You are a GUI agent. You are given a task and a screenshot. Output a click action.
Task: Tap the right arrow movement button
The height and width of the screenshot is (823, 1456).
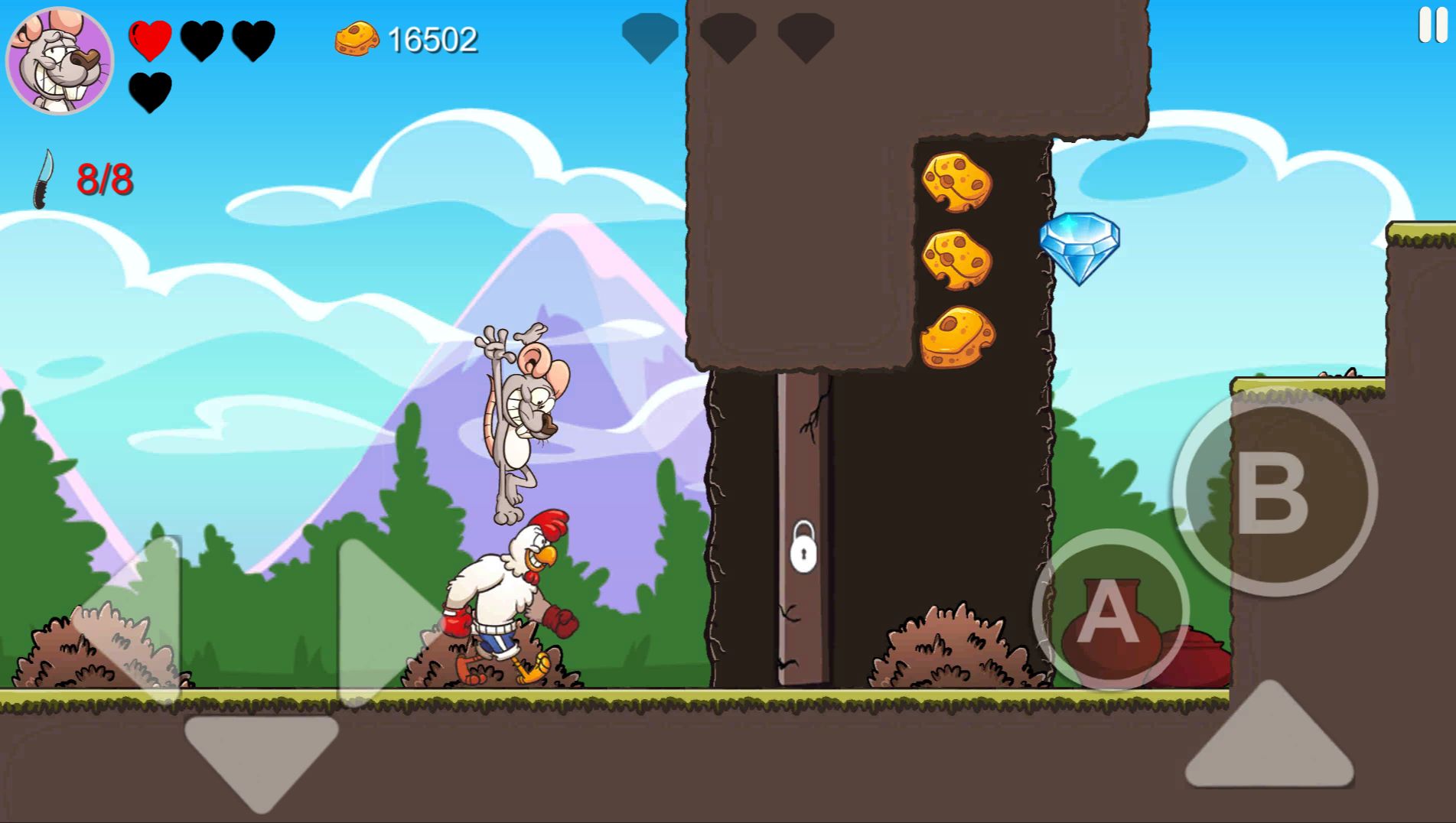point(383,618)
